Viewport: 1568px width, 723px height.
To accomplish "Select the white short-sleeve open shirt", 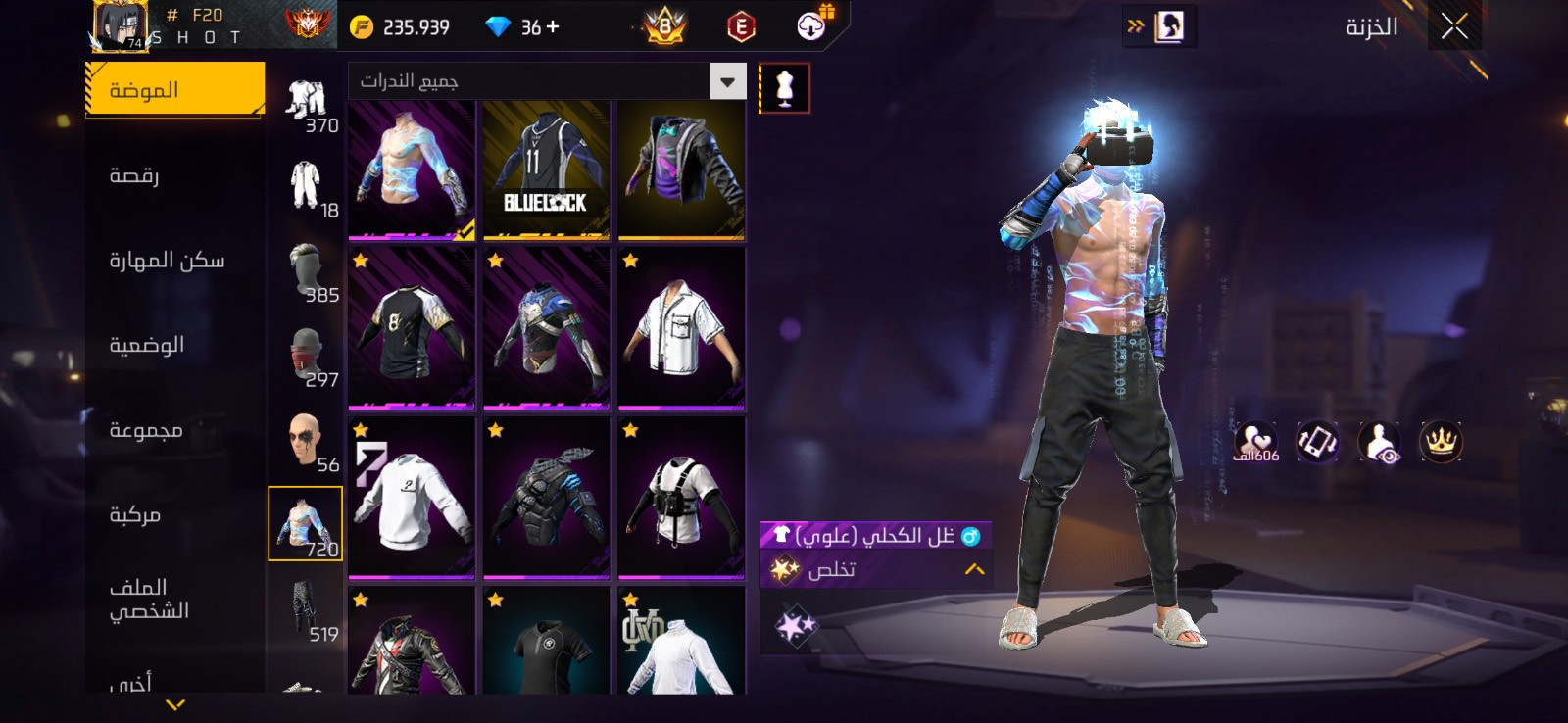I will [681, 328].
